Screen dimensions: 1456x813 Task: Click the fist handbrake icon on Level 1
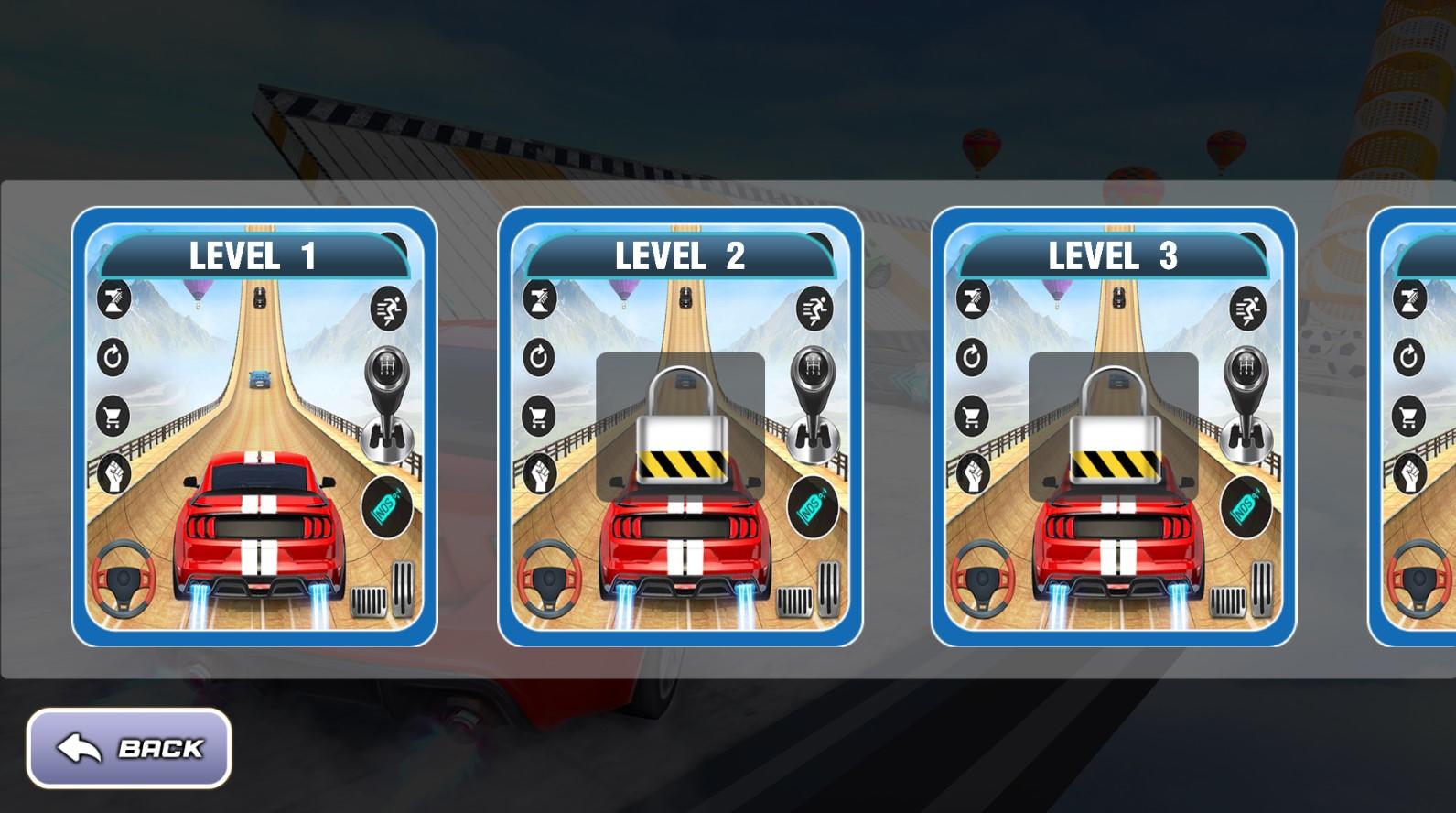click(113, 469)
